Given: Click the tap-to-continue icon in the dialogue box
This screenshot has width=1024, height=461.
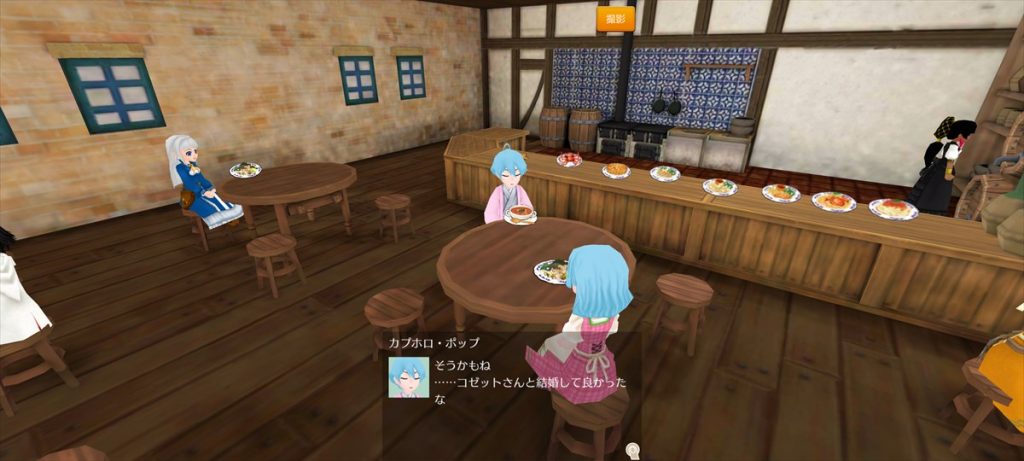Looking at the screenshot, I should click(x=631, y=451).
